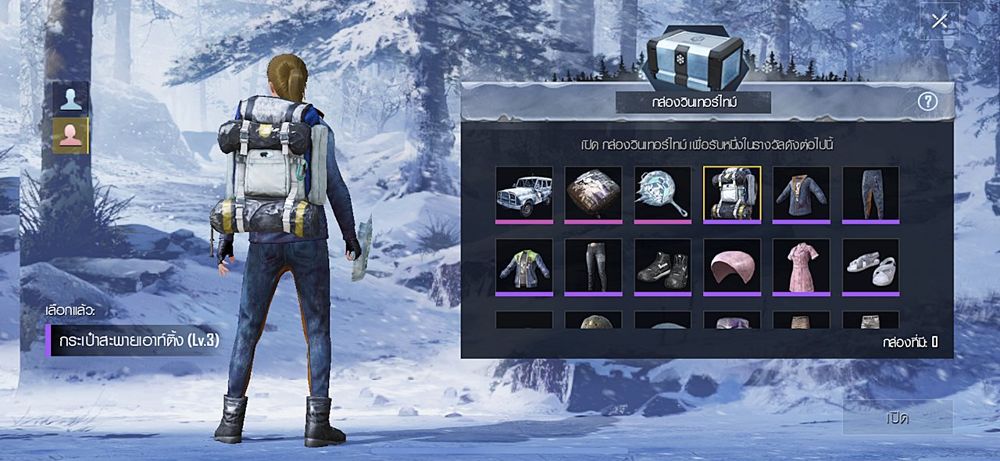Choose the brown parachute reward

[x=593, y=193]
